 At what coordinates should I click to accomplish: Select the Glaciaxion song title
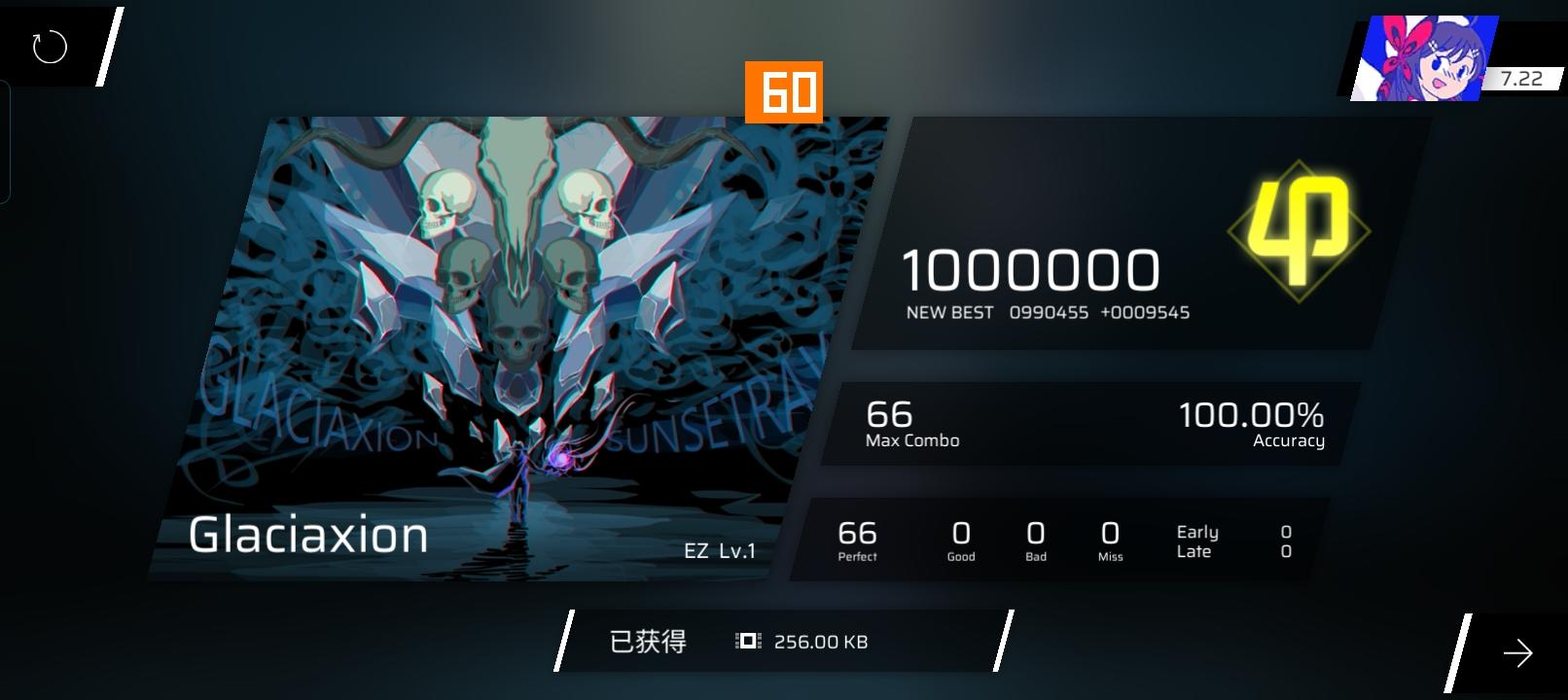(x=308, y=534)
